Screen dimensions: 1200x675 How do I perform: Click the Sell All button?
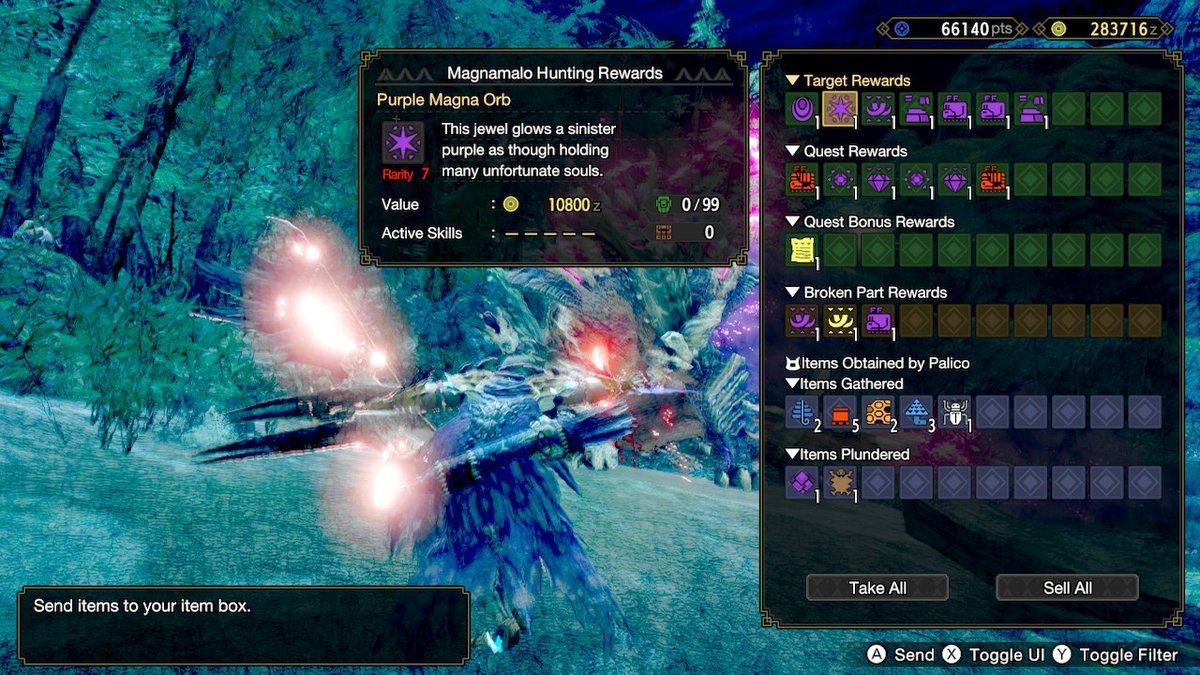(1067, 588)
